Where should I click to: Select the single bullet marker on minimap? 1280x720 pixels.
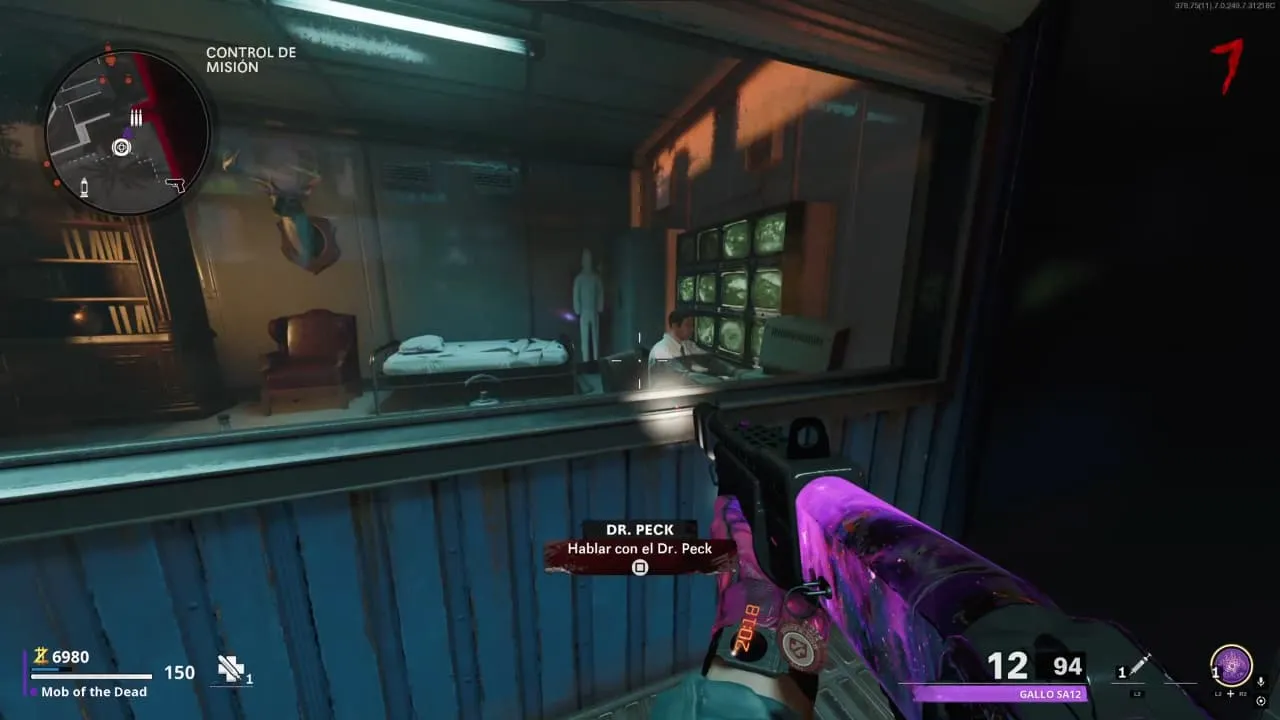(85, 185)
